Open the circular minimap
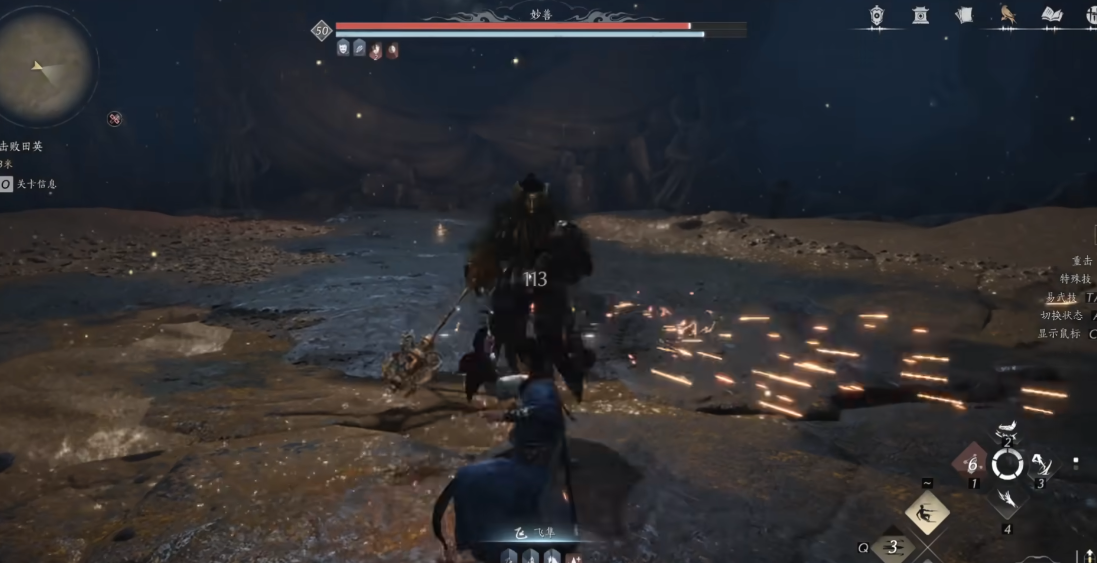 point(45,67)
